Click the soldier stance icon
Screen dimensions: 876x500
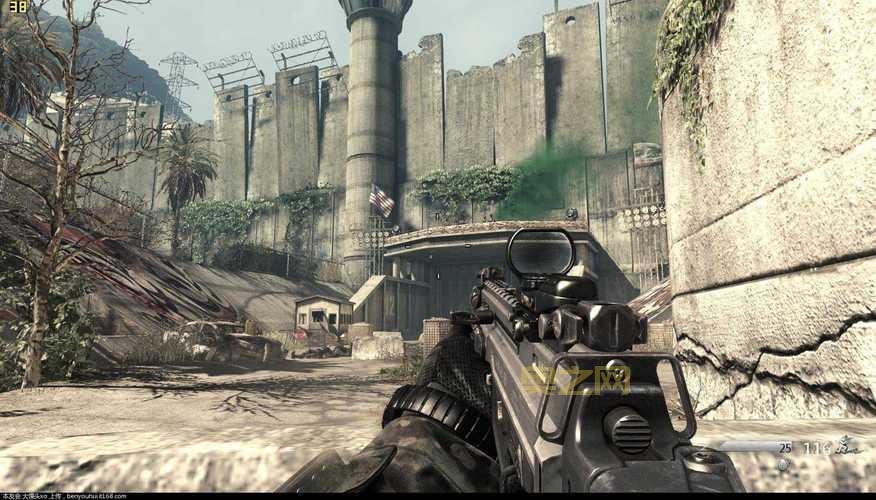(849, 446)
